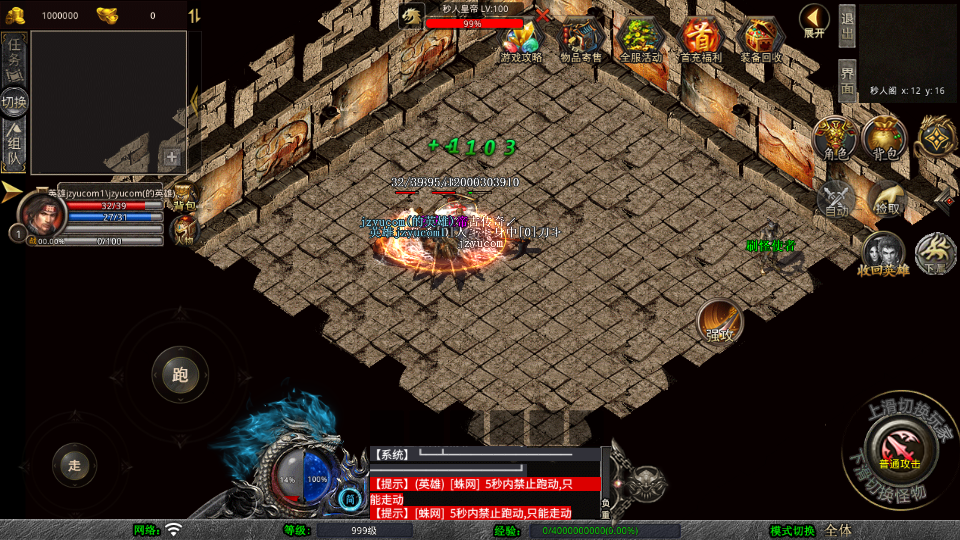
Task: Recall the hero with 收回英雄
Action: pos(882,253)
